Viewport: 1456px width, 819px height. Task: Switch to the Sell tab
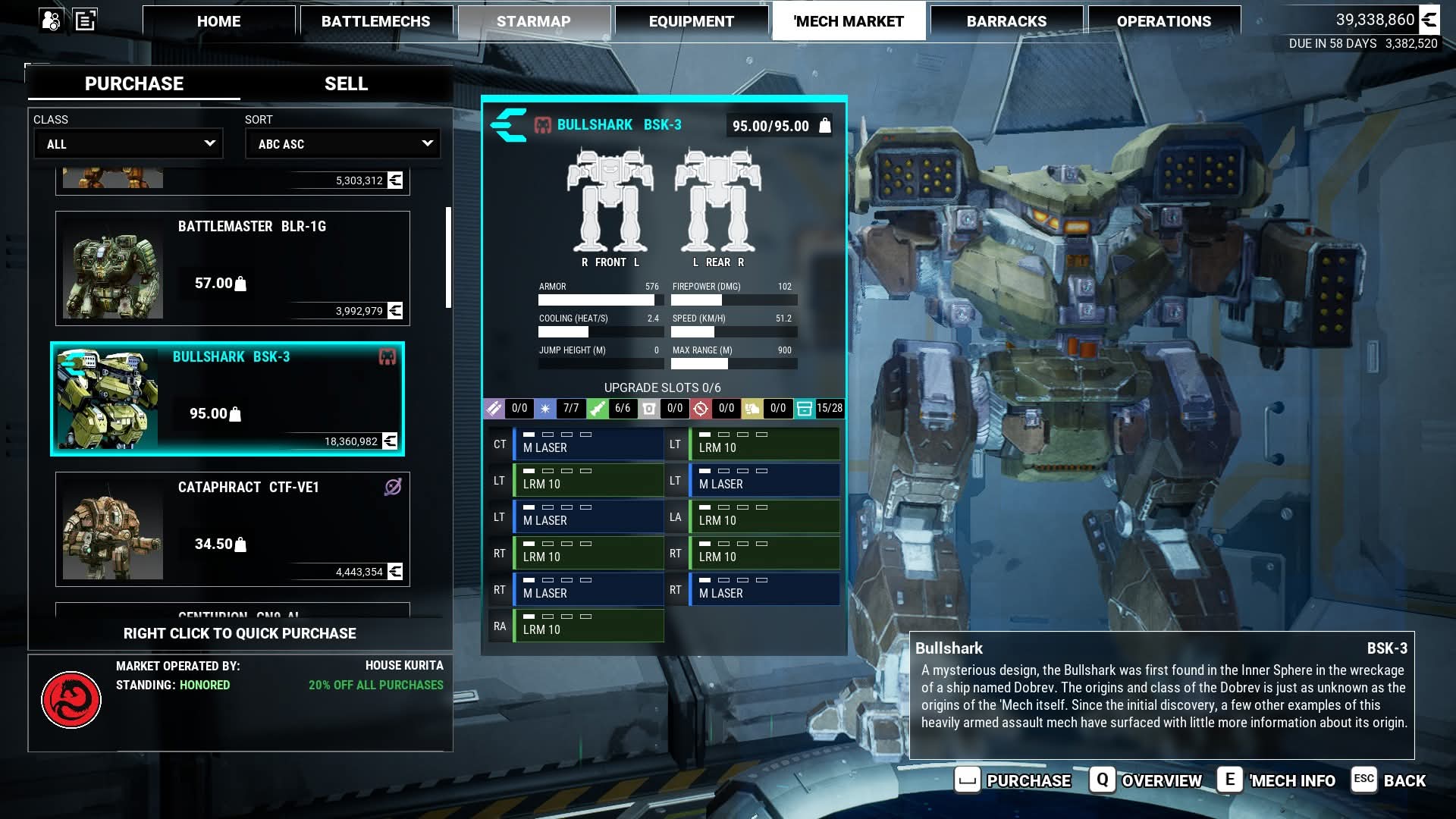click(346, 83)
